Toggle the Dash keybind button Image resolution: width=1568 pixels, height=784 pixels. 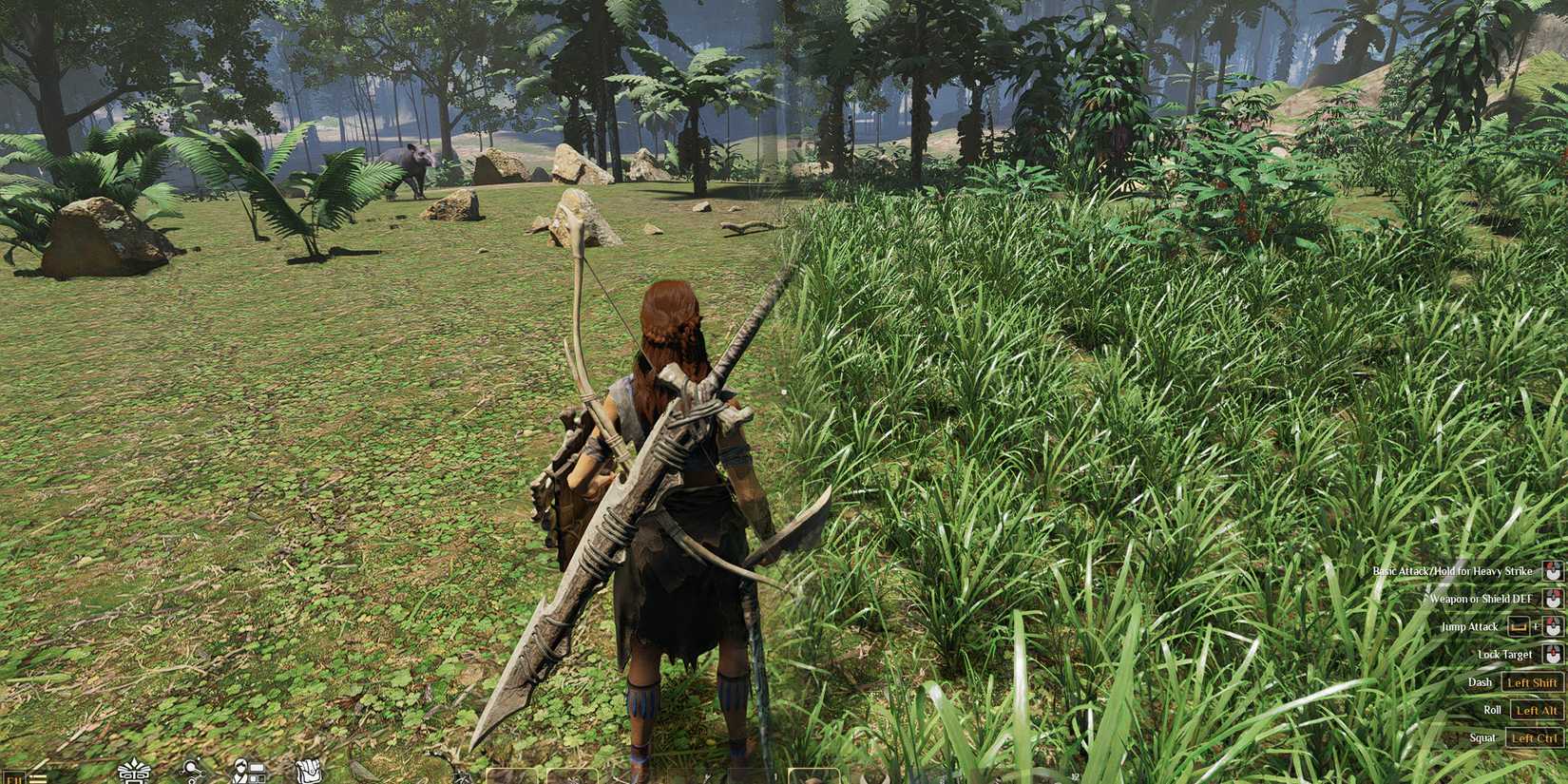click(x=1532, y=682)
